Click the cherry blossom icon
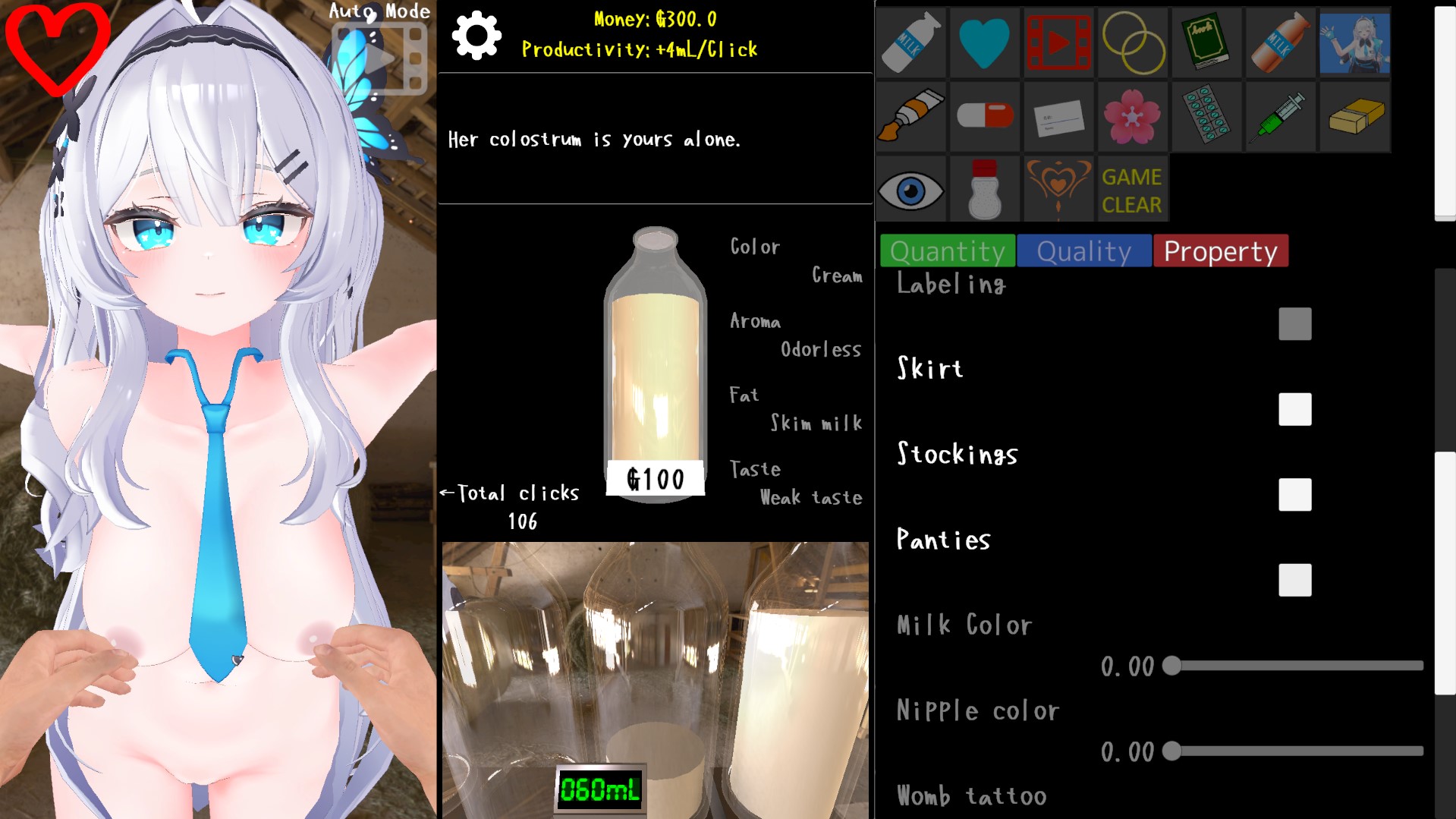 [1132, 116]
